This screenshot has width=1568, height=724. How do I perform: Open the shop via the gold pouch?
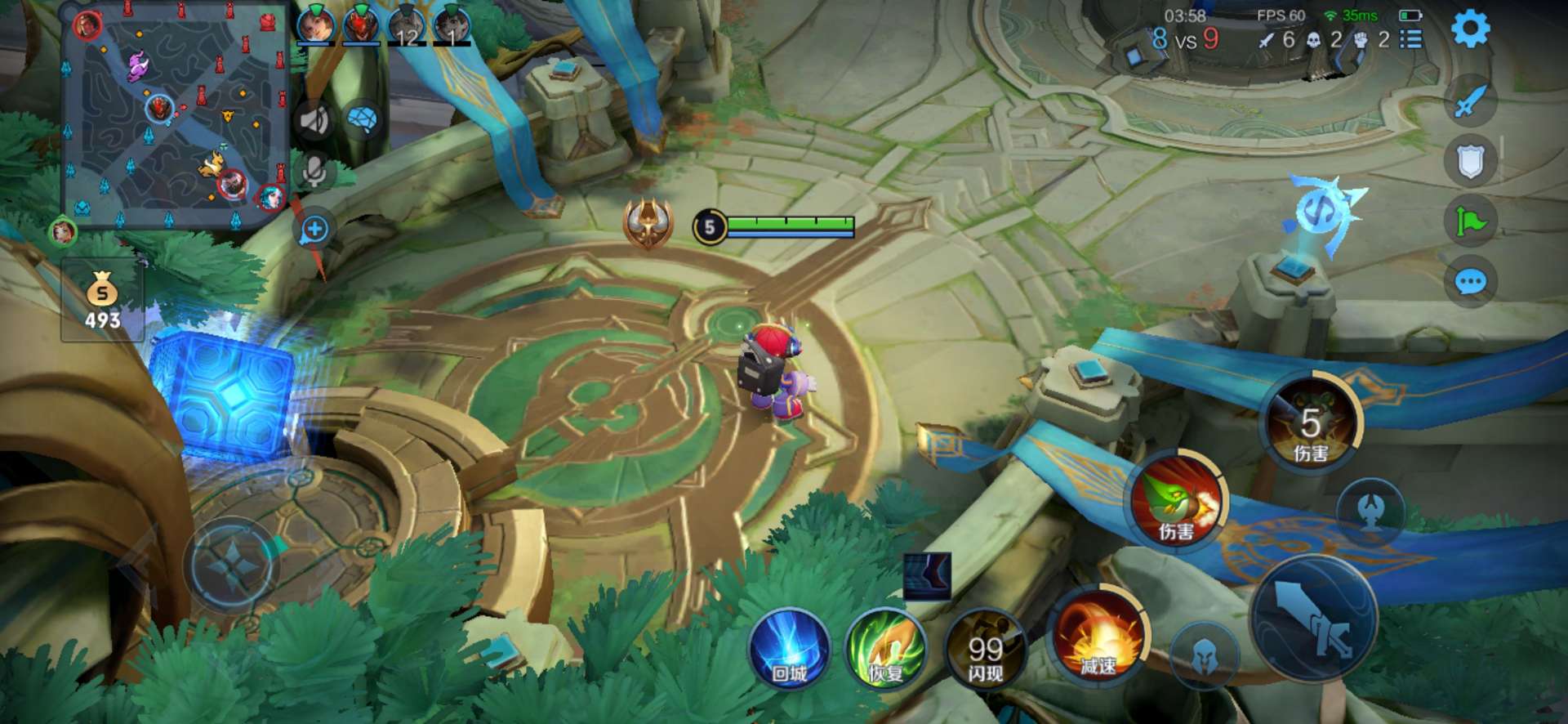pyautogui.click(x=102, y=300)
